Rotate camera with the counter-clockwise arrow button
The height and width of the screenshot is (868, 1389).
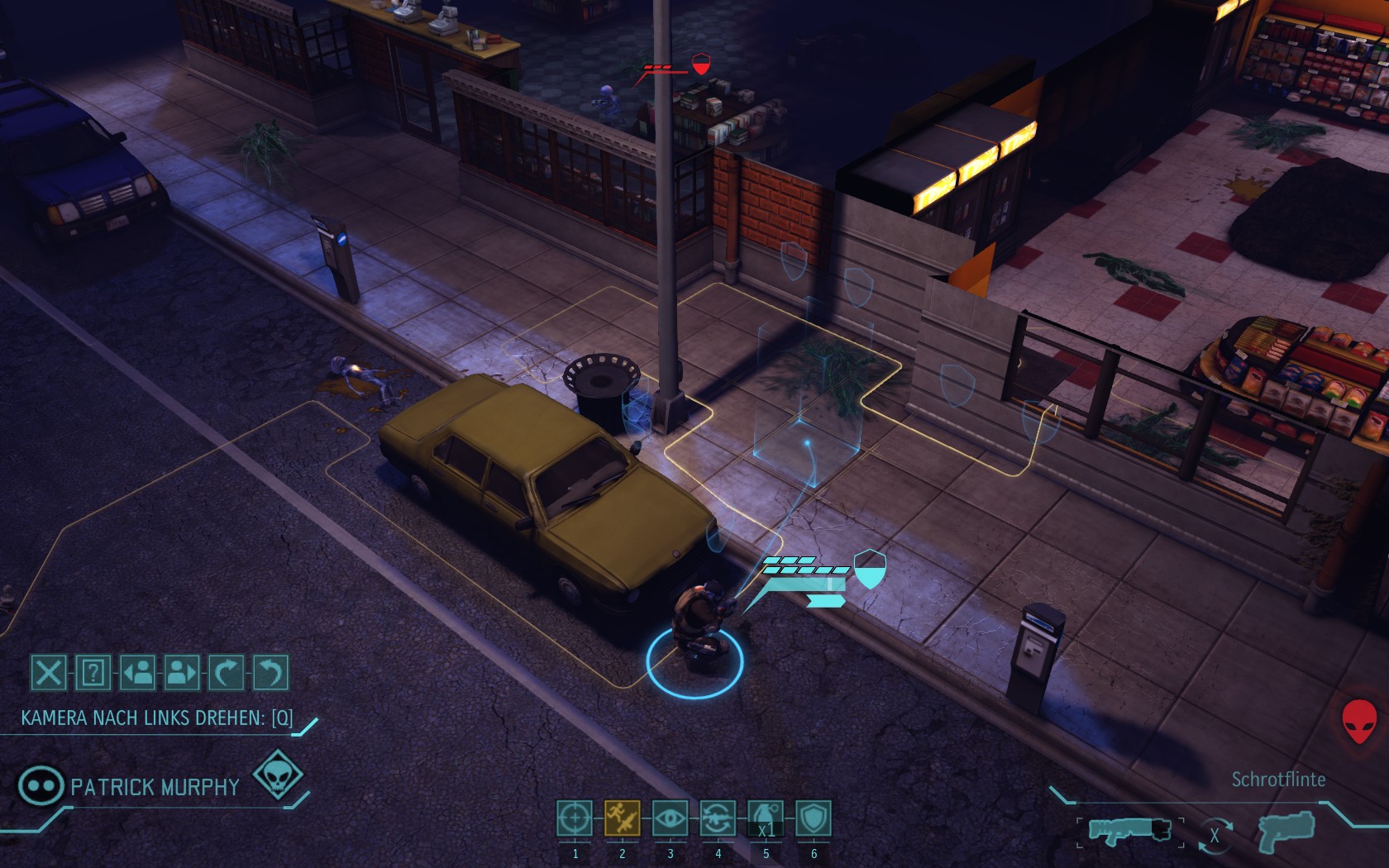(x=270, y=673)
